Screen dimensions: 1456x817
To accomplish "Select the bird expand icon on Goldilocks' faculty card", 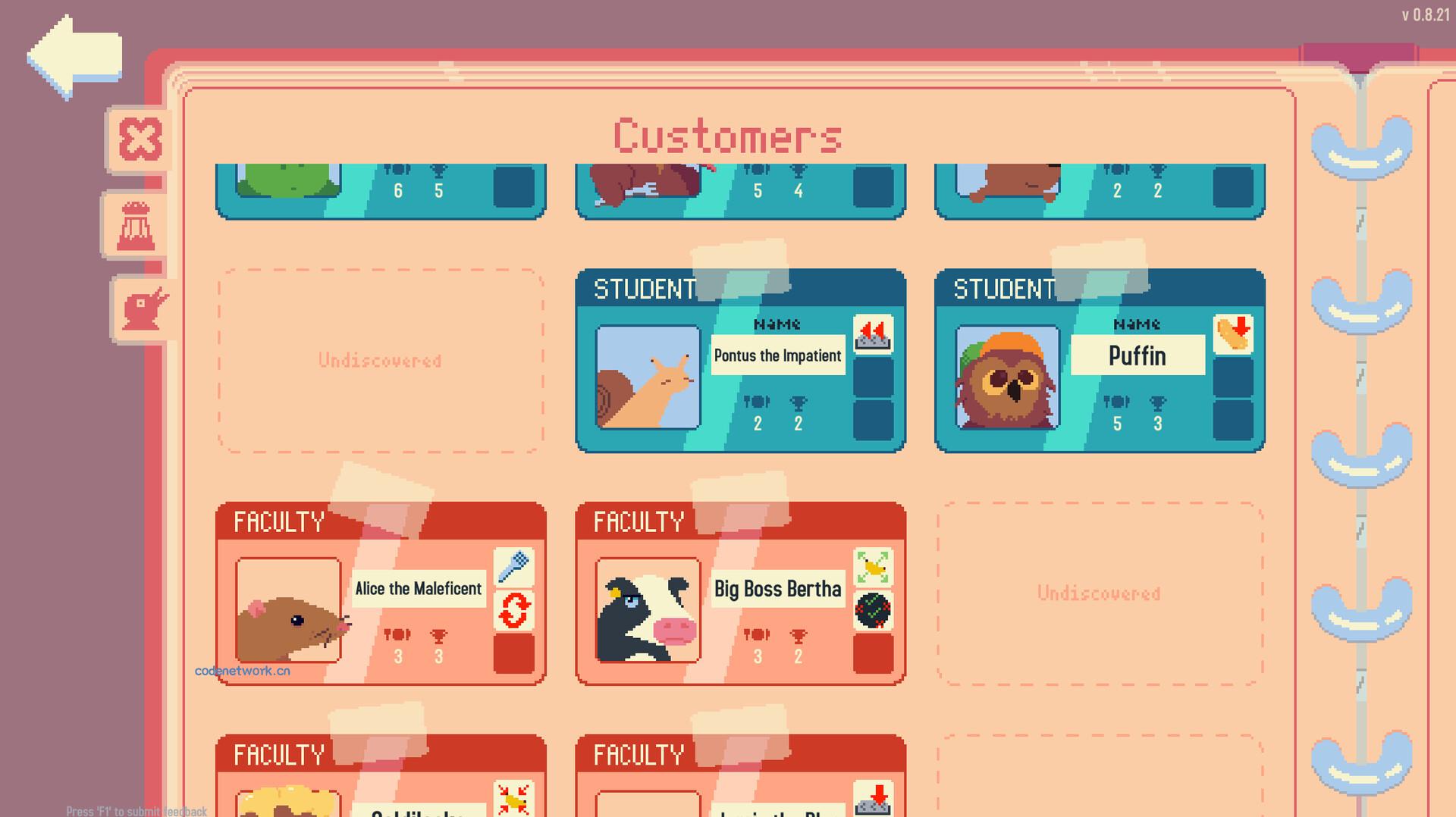I will 513,799.
